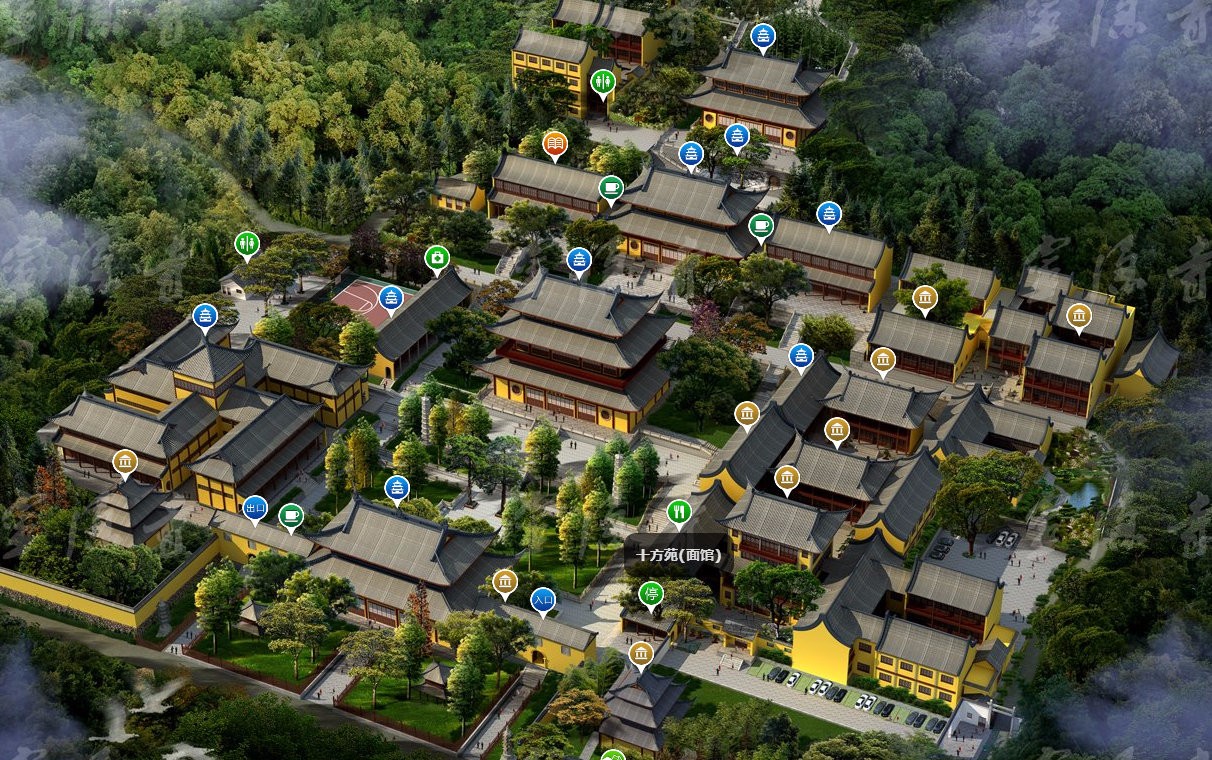Open the coffee cup marker beside 出口
Image resolution: width=1212 pixels, height=760 pixels.
pos(291,516)
